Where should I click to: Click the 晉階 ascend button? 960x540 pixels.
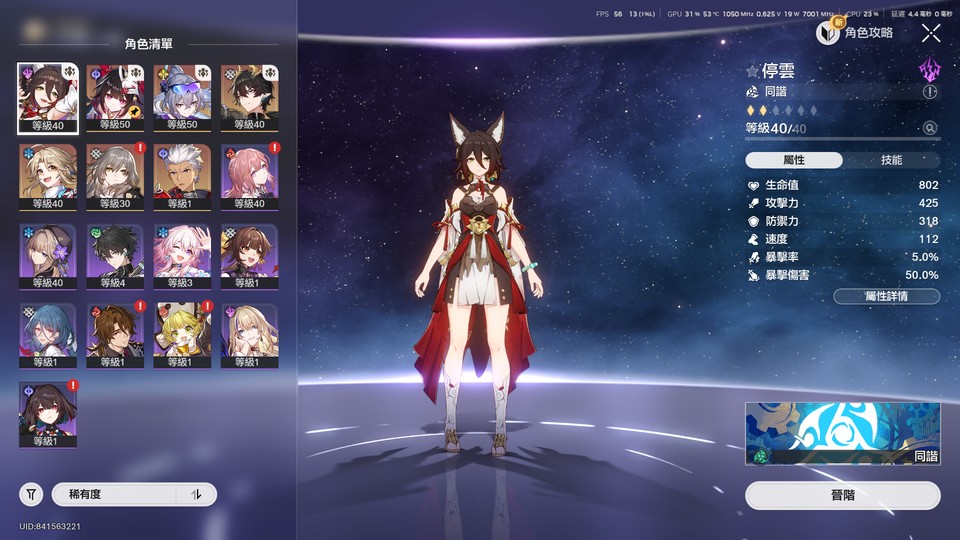click(x=842, y=495)
